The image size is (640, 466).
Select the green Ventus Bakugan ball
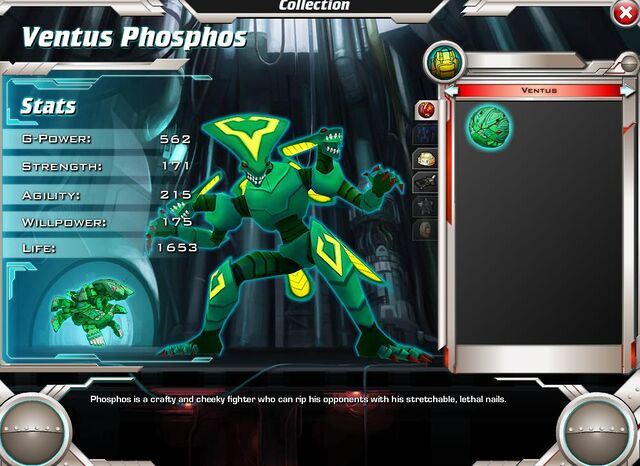click(x=489, y=127)
